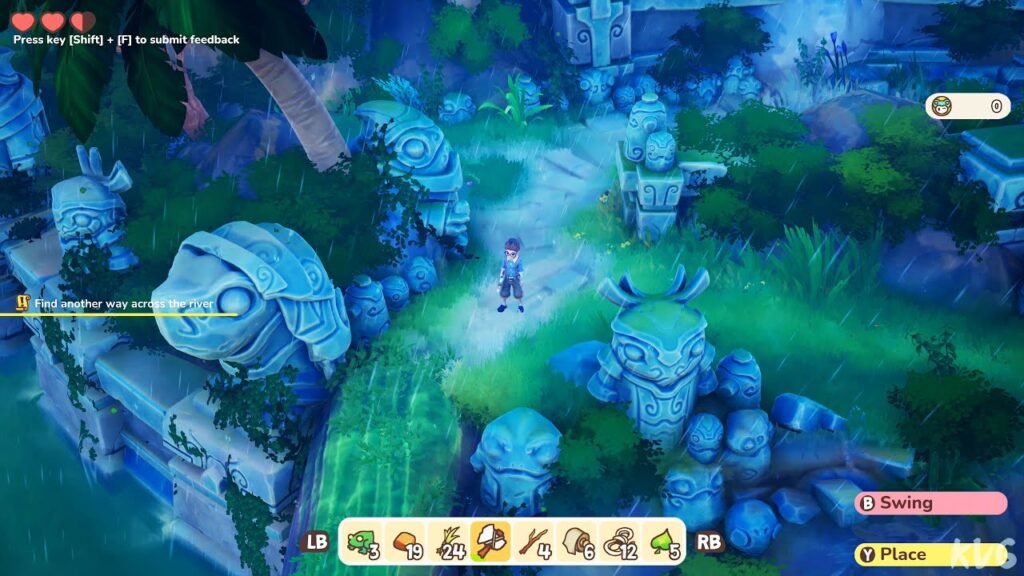
Task: Click the frog counter badge
Action: point(967,106)
